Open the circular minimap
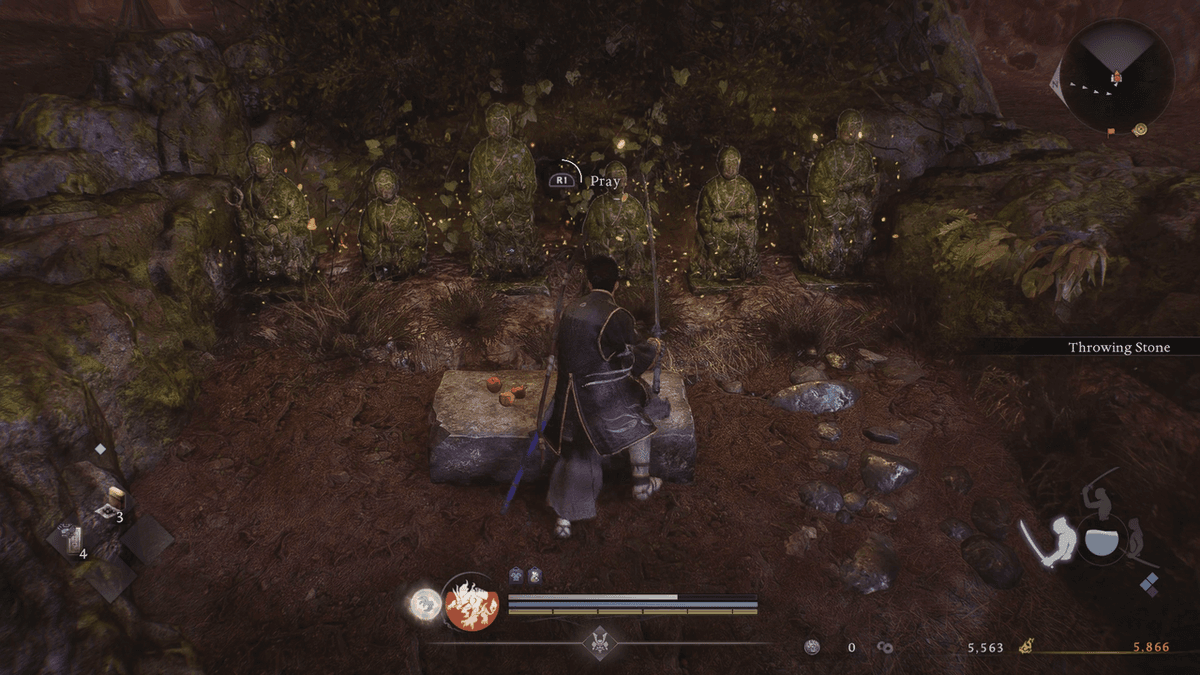The width and height of the screenshot is (1200, 675). (1116, 77)
